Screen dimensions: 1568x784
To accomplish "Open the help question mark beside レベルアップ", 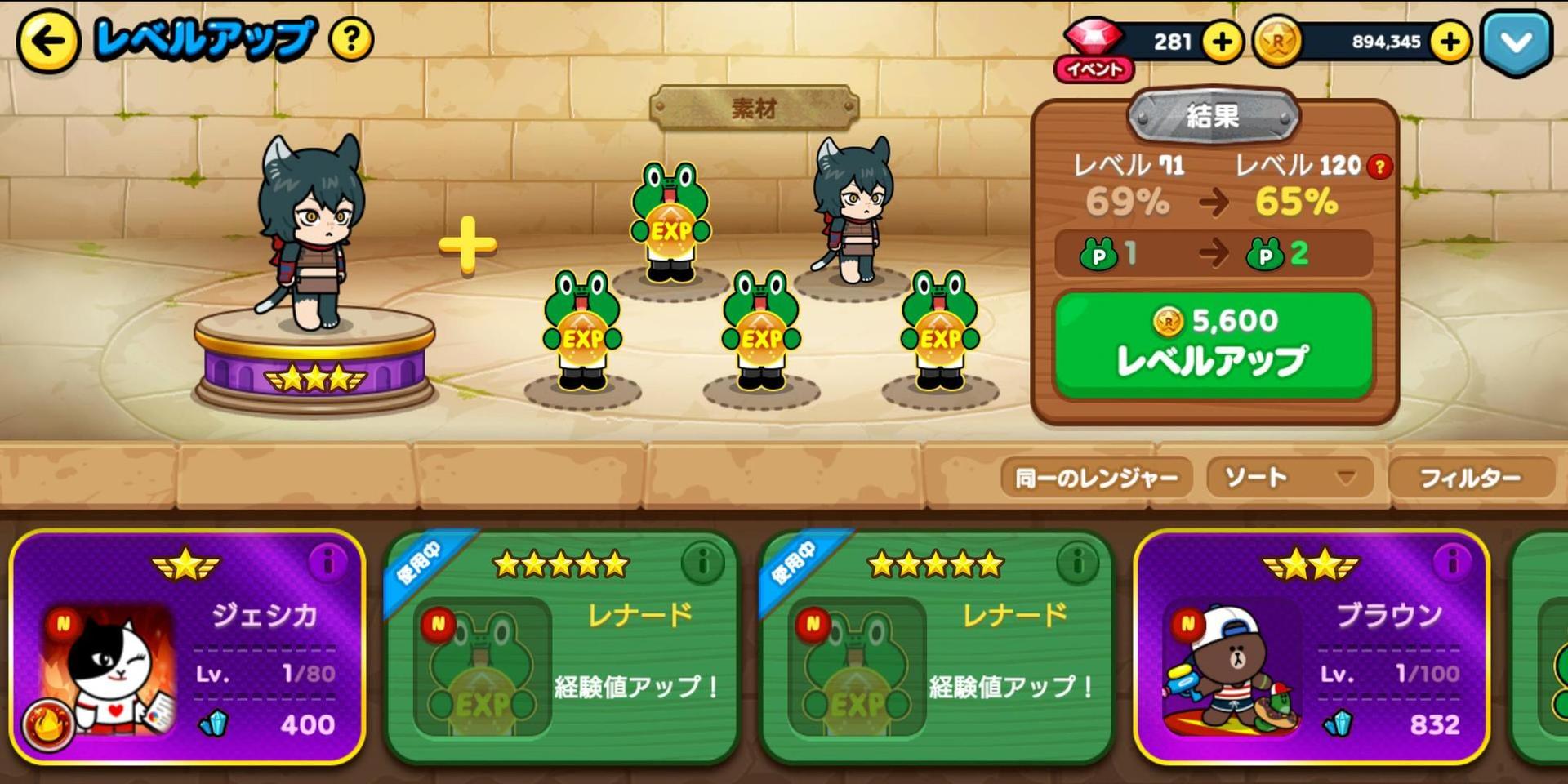I will tap(351, 38).
